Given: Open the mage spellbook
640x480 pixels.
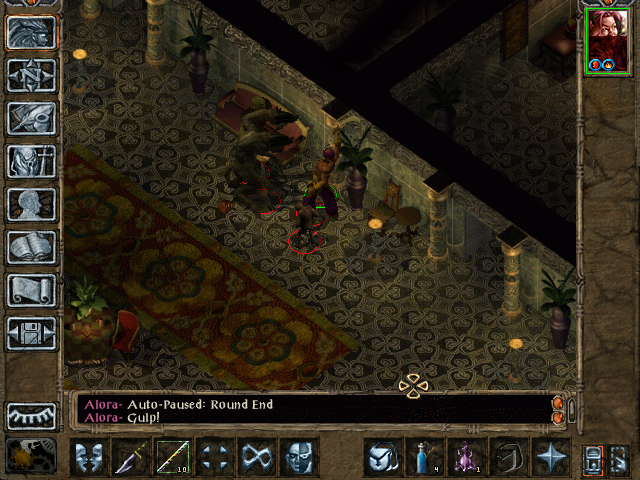Looking at the screenshot, I should click(x=32, y=247).
